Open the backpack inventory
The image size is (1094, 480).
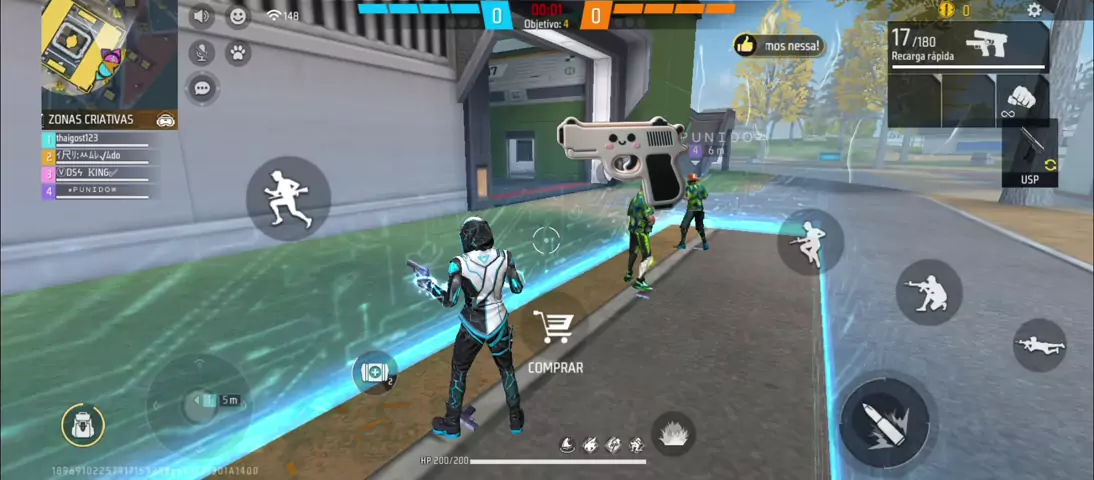click(x=82, y=425)
